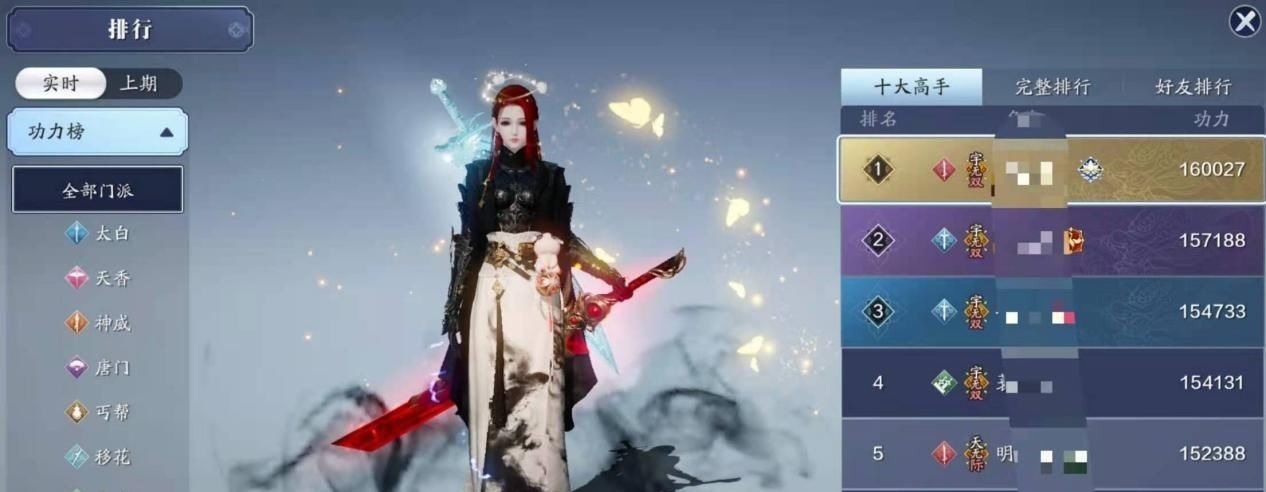The width and height of the screenshot is (1266, 492).
Task: Open the 十大高手 tab
Action: [911, 87]
